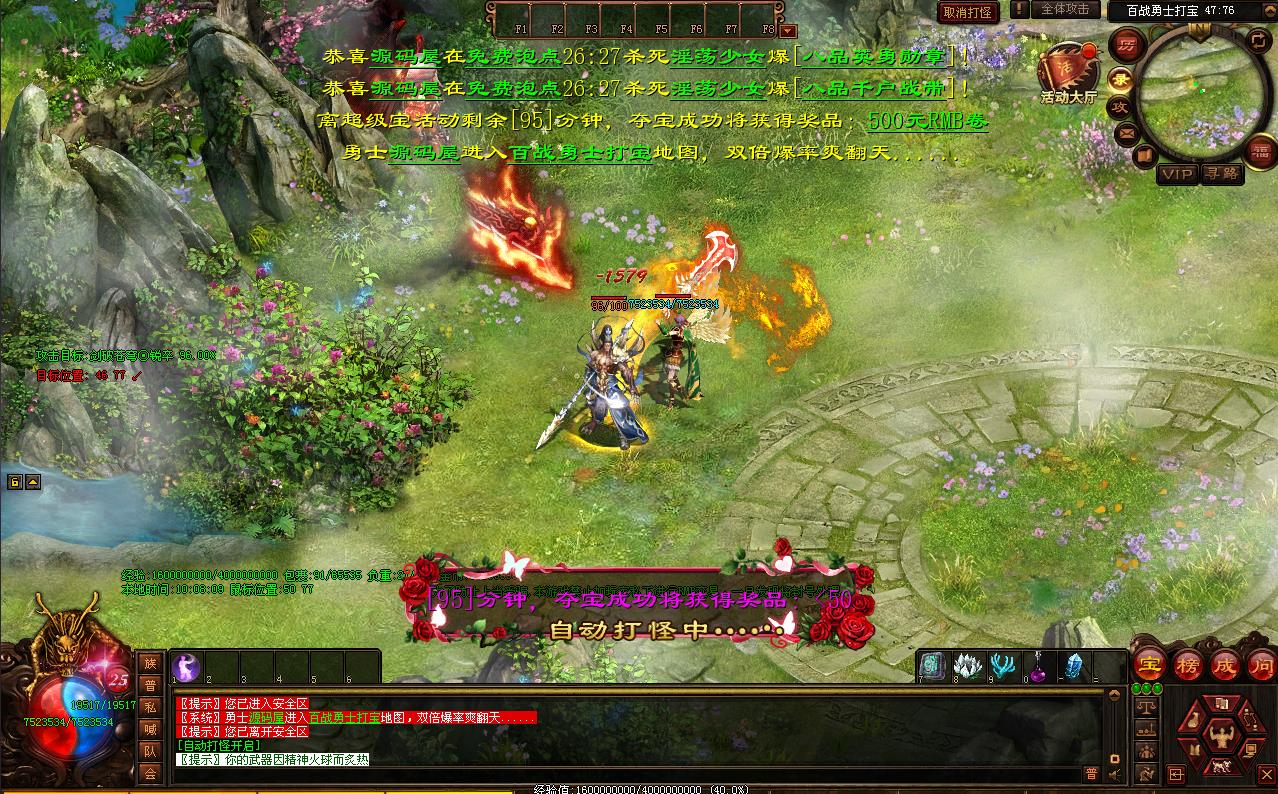
Task: Click the 取消打怪 cancel auto-fight button
Action: 968,12
